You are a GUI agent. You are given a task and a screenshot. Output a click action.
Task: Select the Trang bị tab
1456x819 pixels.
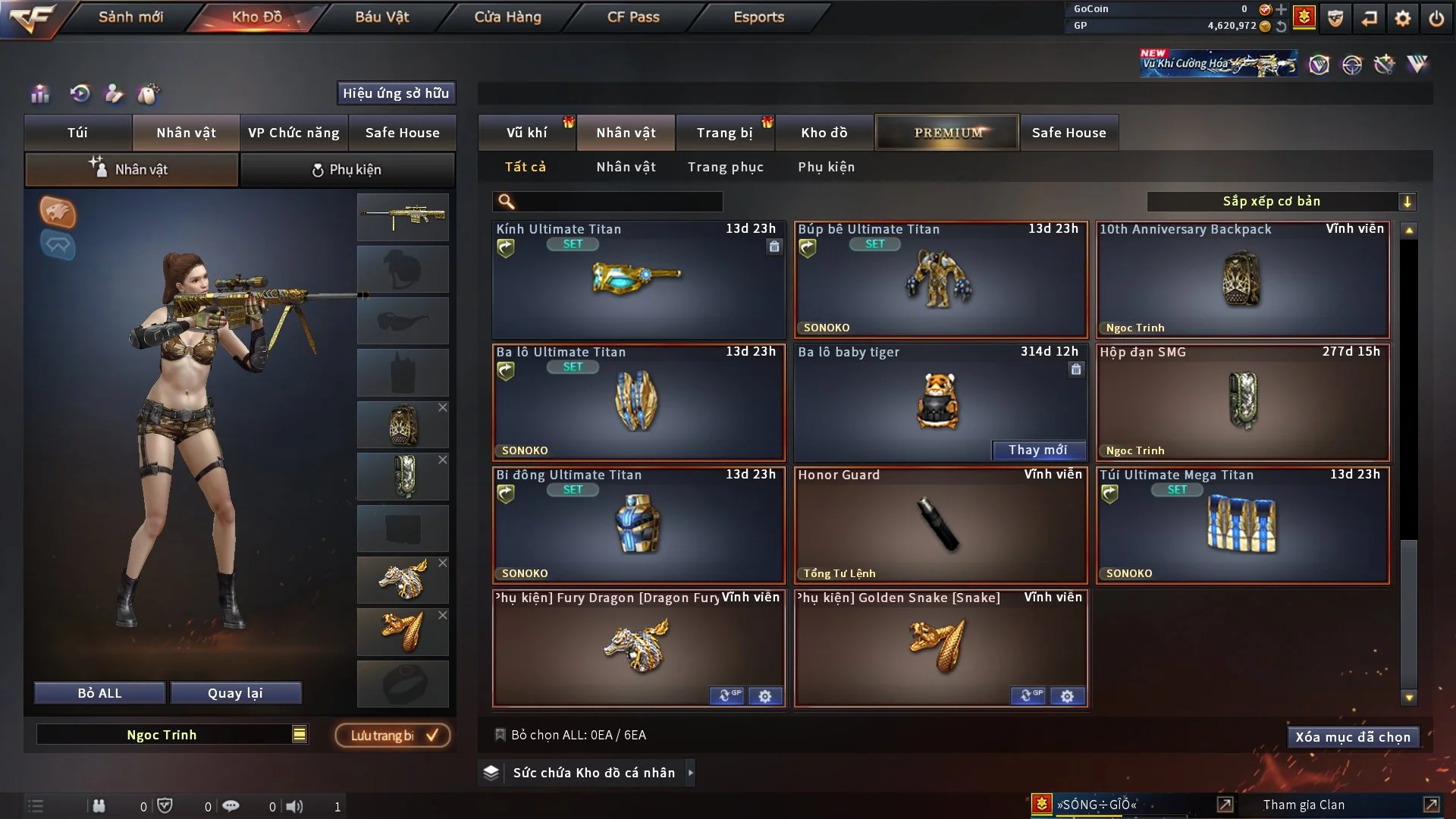coord(724,133)
